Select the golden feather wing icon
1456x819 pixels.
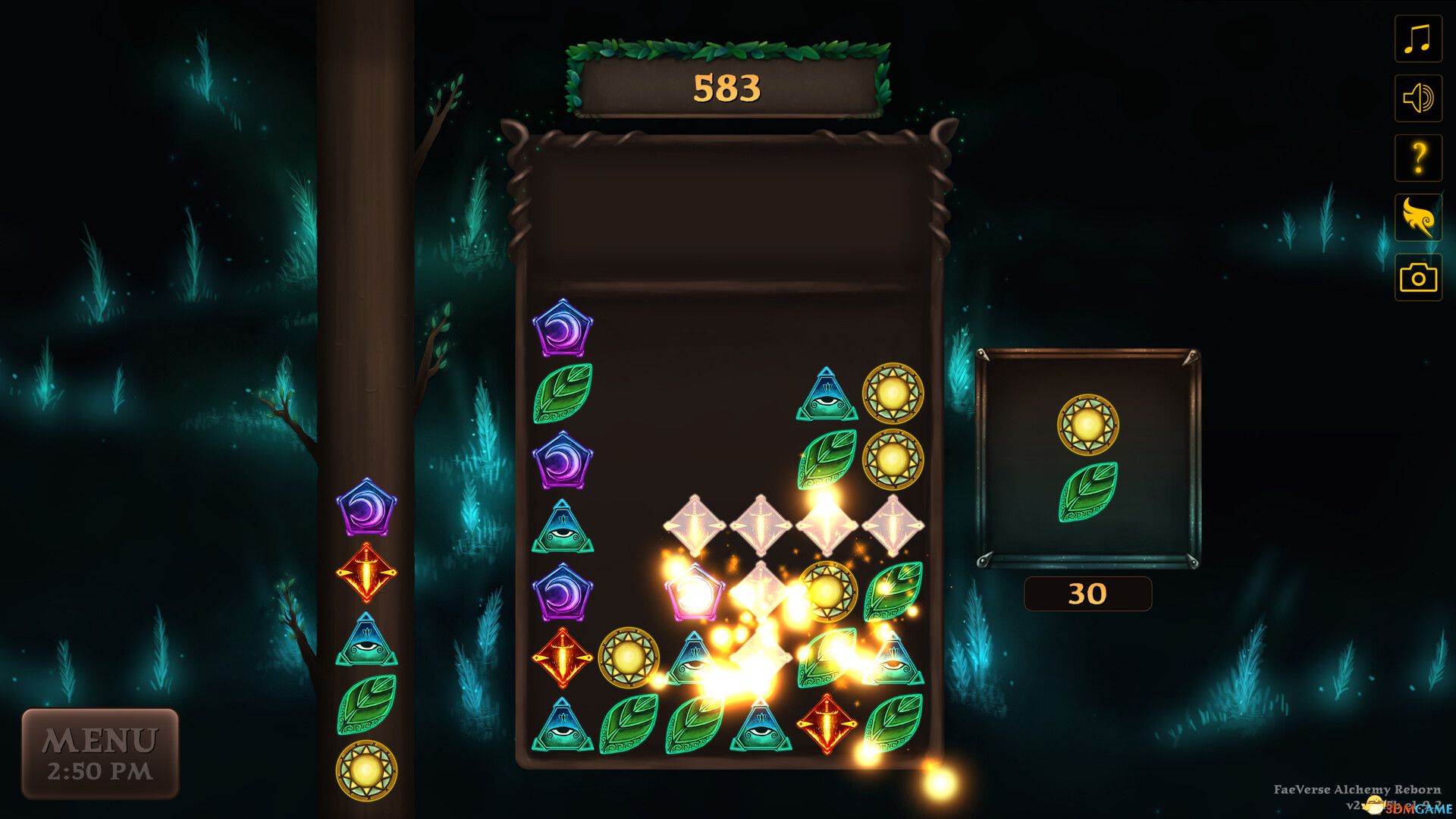click(1417, 215)
